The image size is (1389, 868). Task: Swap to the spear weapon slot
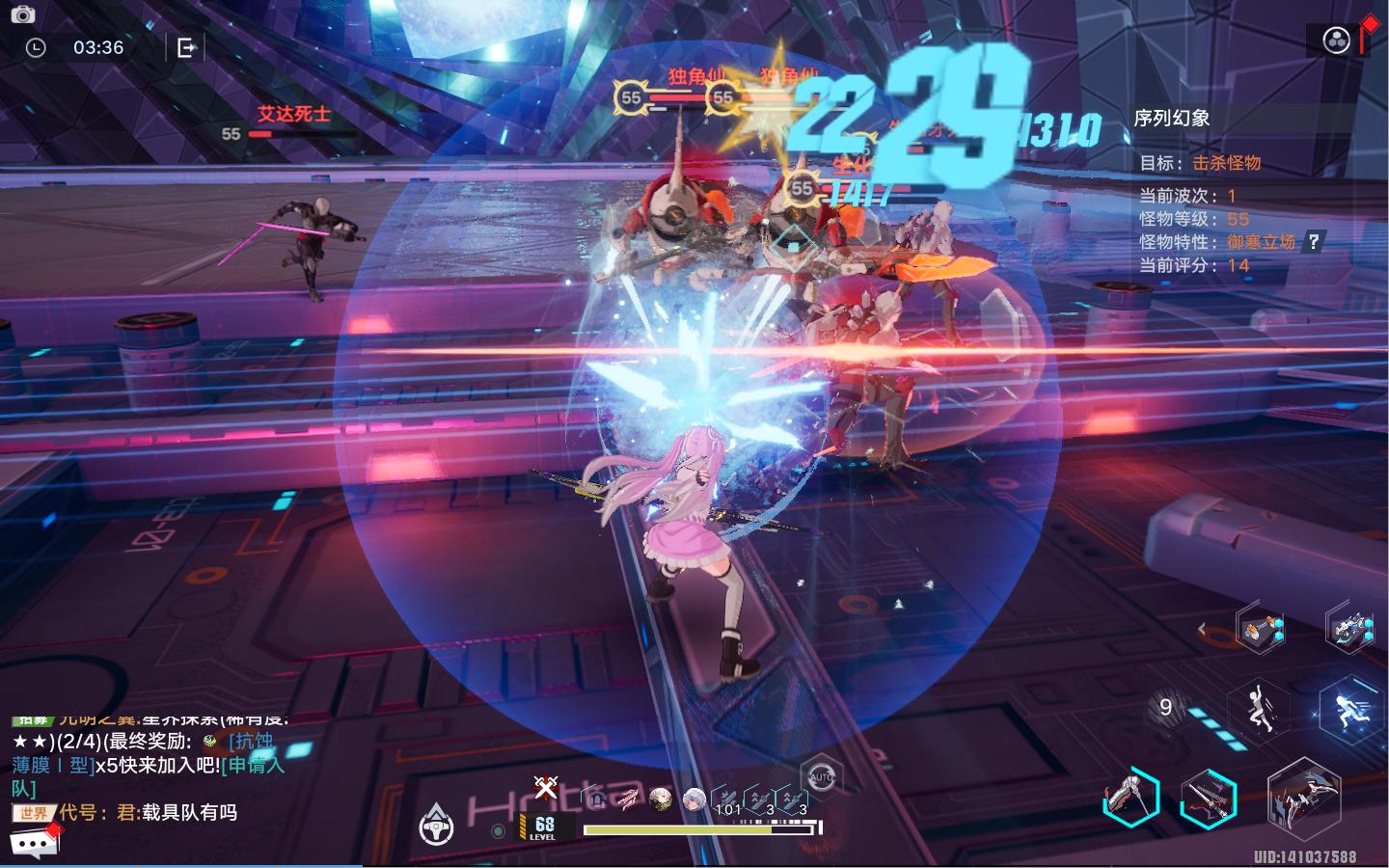coord(1130,798)
